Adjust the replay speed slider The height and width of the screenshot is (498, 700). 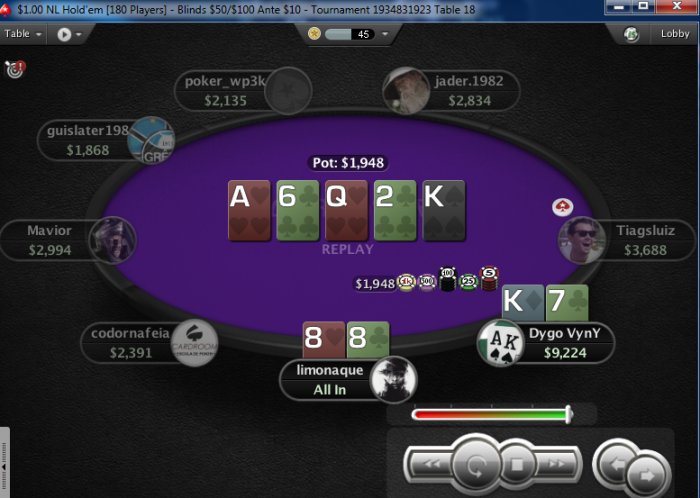click(x=568, y=414)
